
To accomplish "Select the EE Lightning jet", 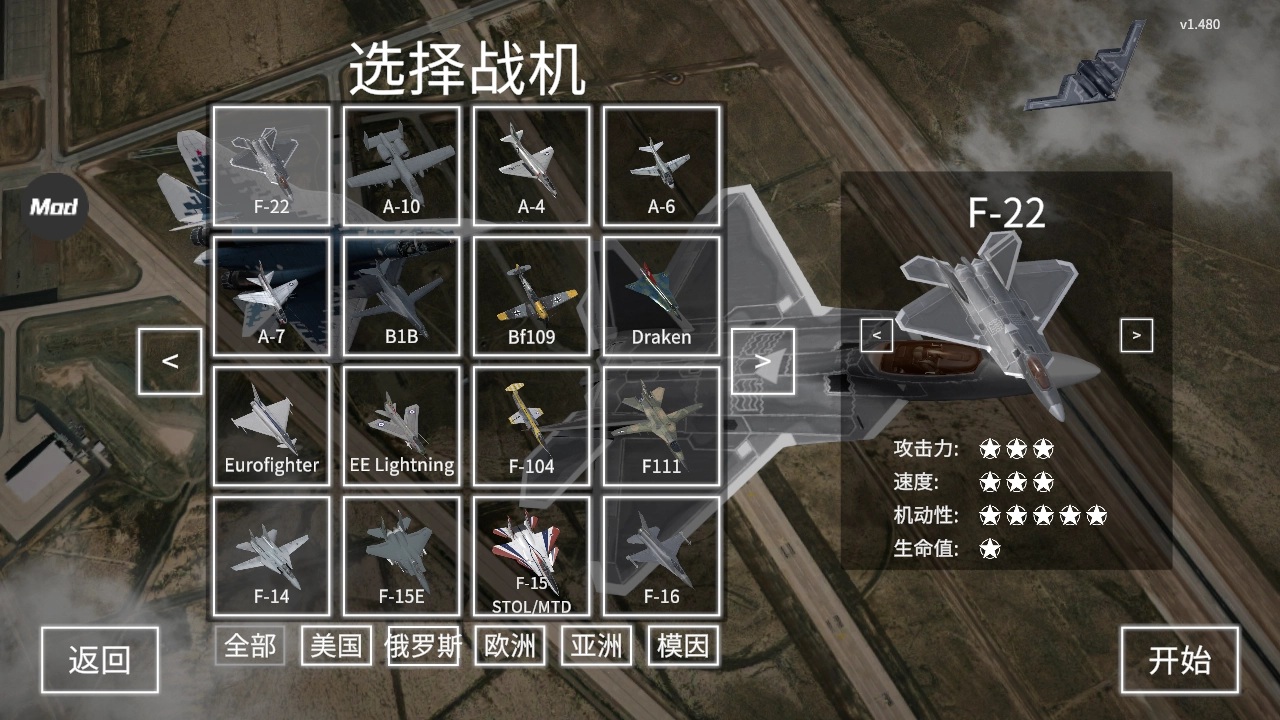I will pos(400,425).
